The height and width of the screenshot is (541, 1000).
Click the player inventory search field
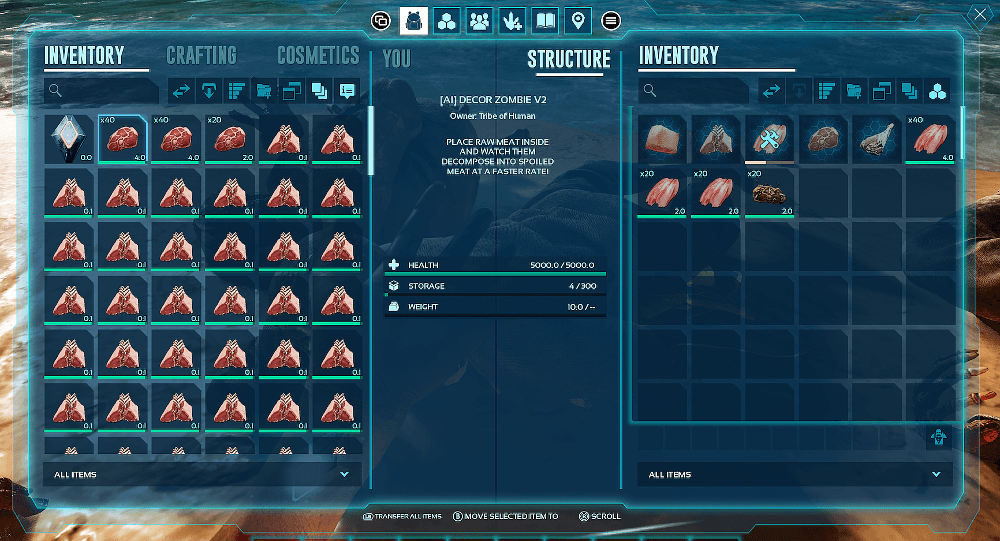point(102,91)
